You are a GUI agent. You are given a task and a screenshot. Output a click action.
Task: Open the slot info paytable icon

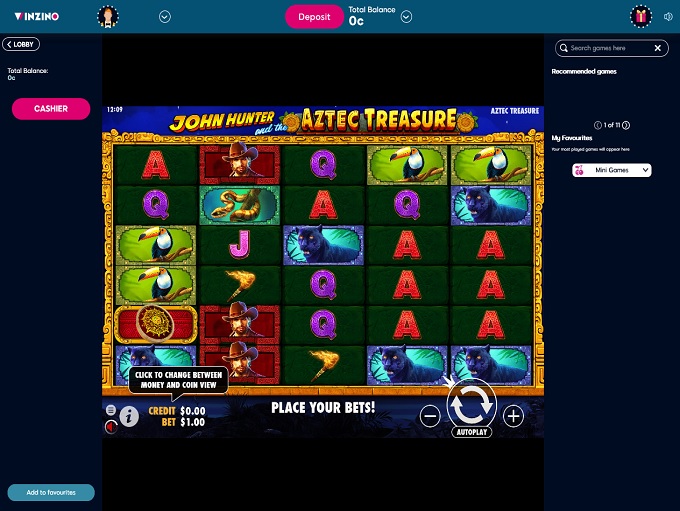coord(129,416)
